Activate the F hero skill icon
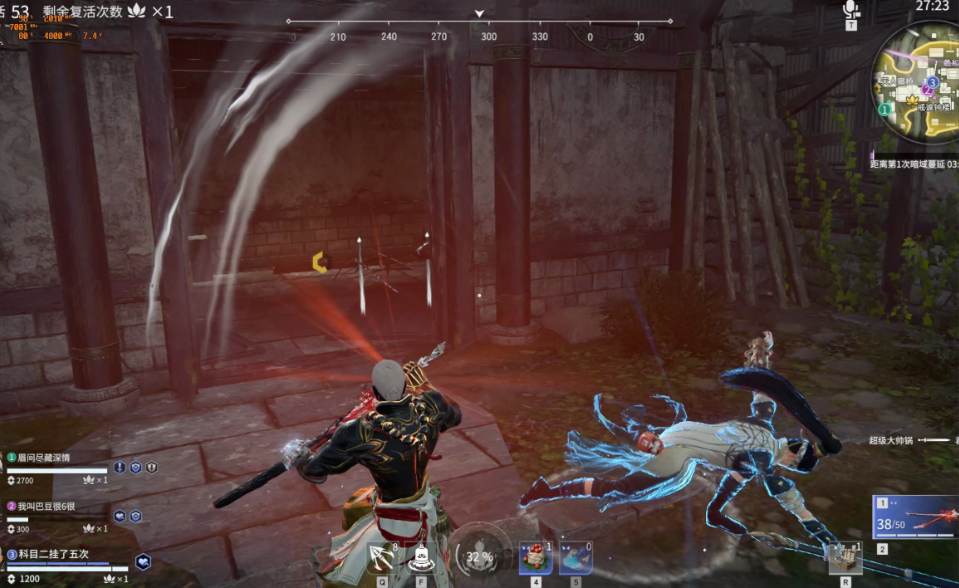 tap(421, 558)
